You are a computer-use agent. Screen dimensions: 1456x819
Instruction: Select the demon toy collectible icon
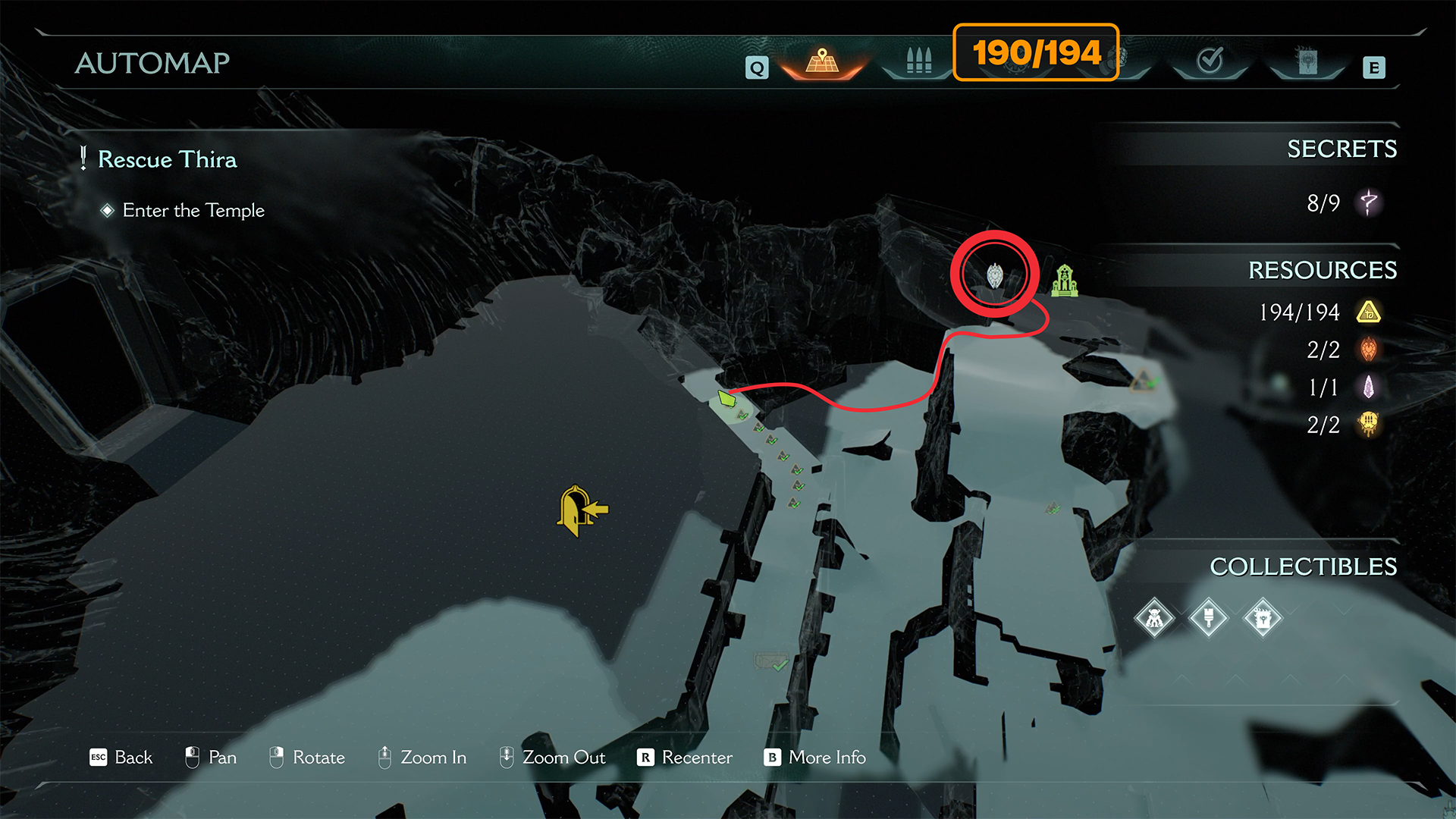1154,619
